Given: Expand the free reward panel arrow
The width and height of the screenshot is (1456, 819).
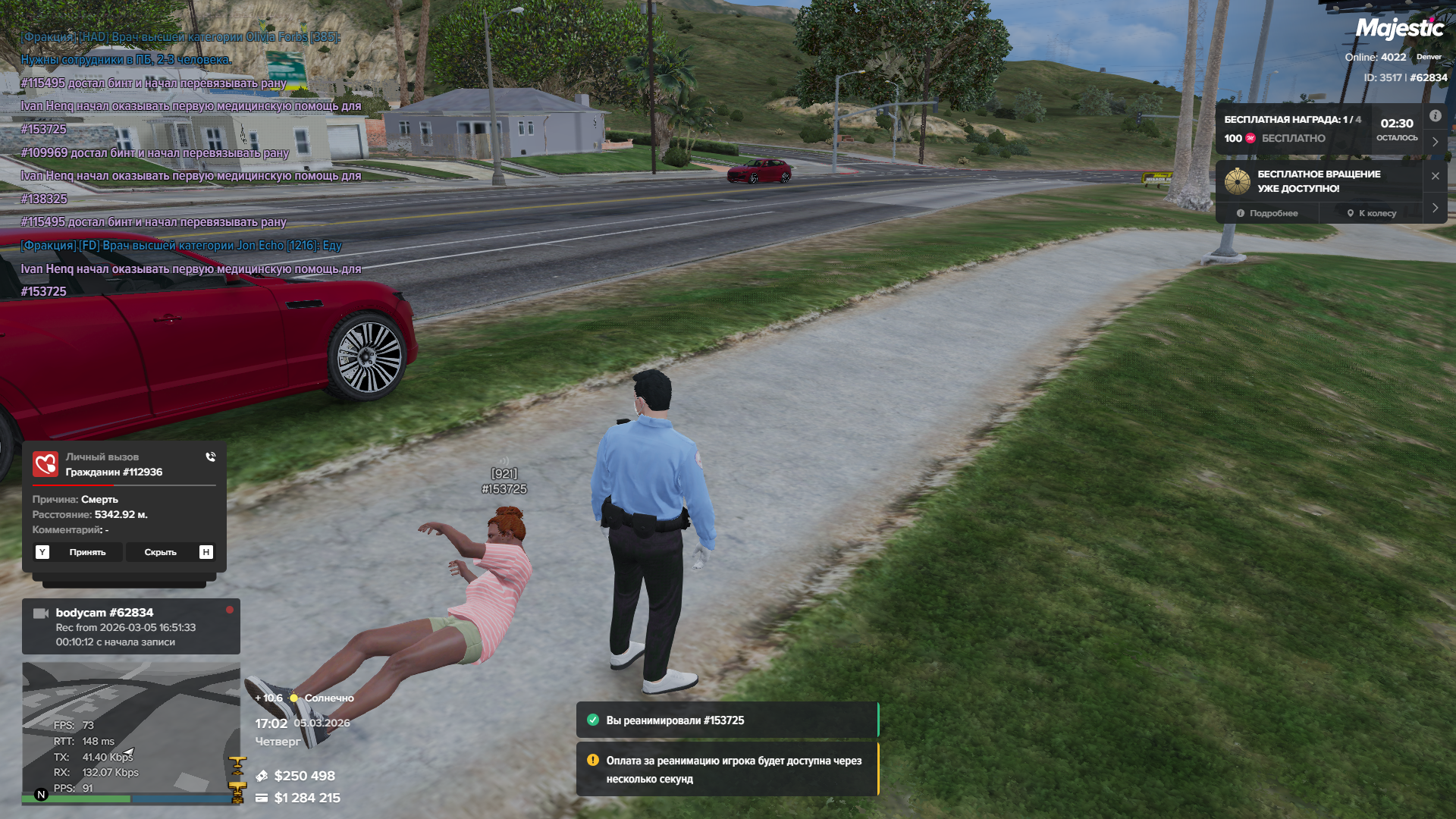Looking at the screenshot, I should point(1435,142).
